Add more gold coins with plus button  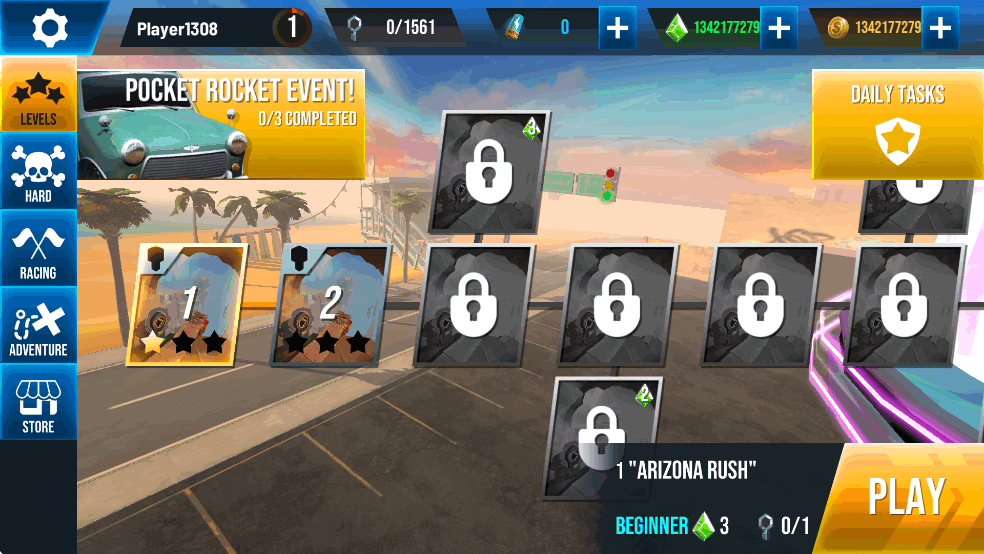939,28
